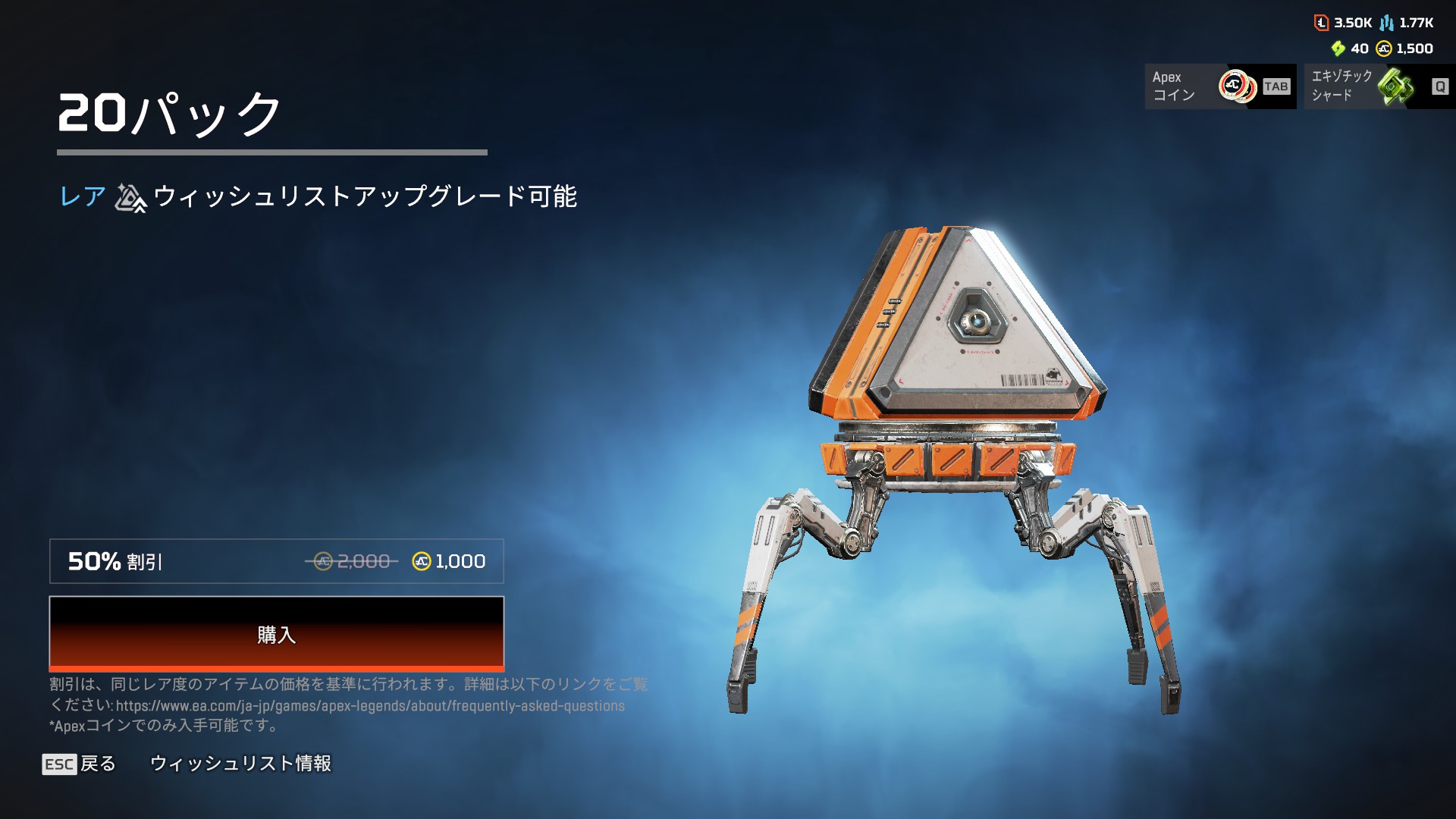Open the Apex コイン purchase panel

1219,86
